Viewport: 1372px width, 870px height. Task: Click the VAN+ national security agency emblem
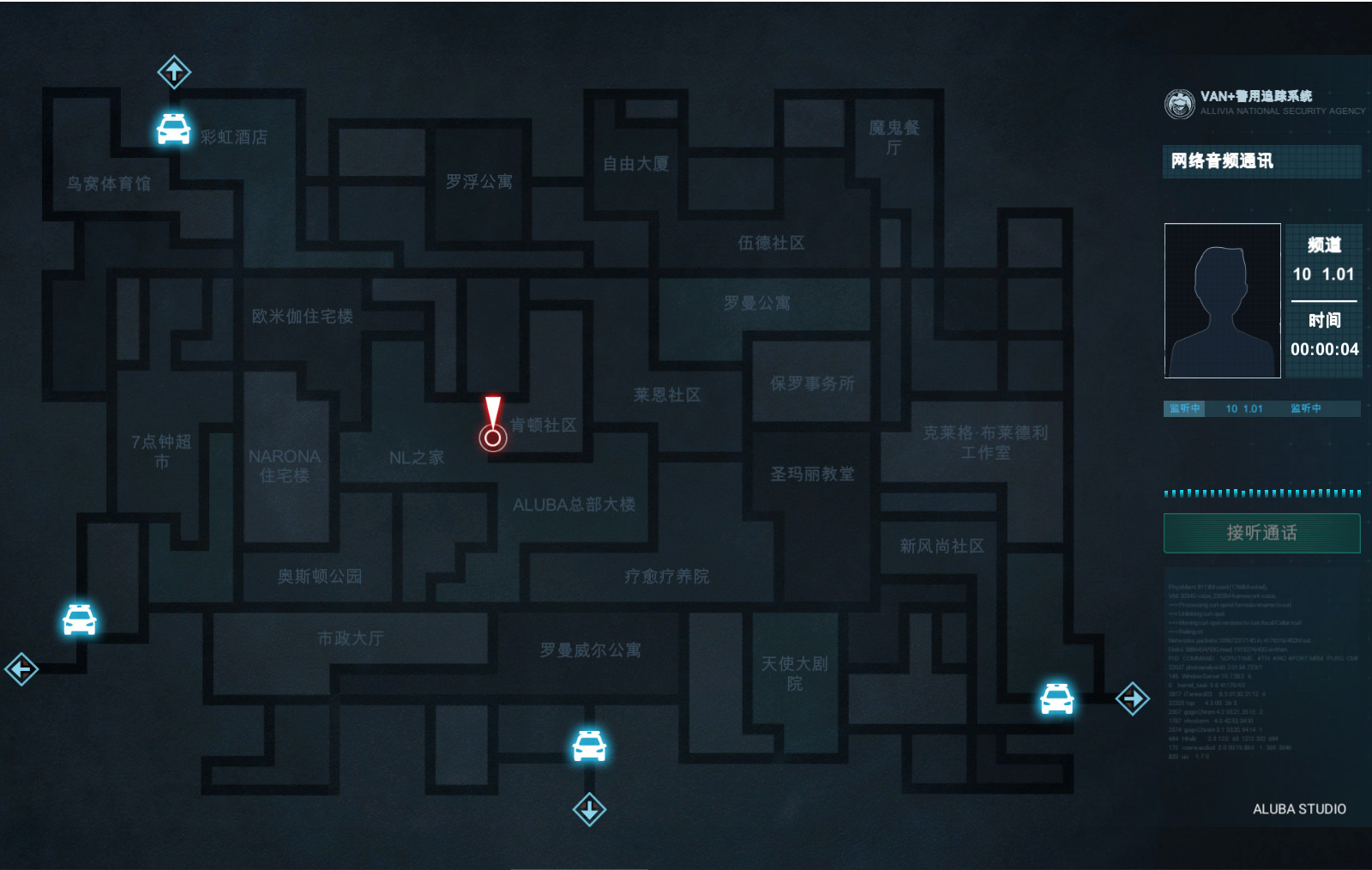pos(1178,102)
